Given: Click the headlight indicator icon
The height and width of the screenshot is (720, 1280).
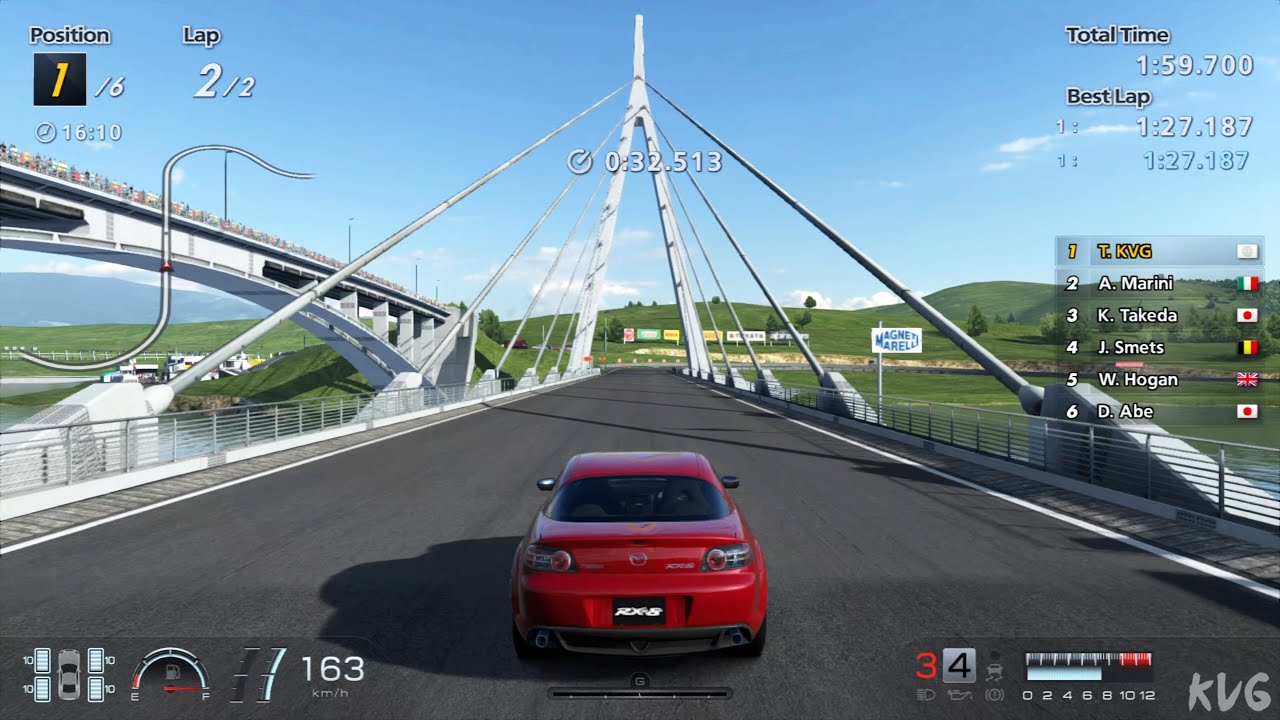Looking at the screenshot, I should tap(927, 693).
